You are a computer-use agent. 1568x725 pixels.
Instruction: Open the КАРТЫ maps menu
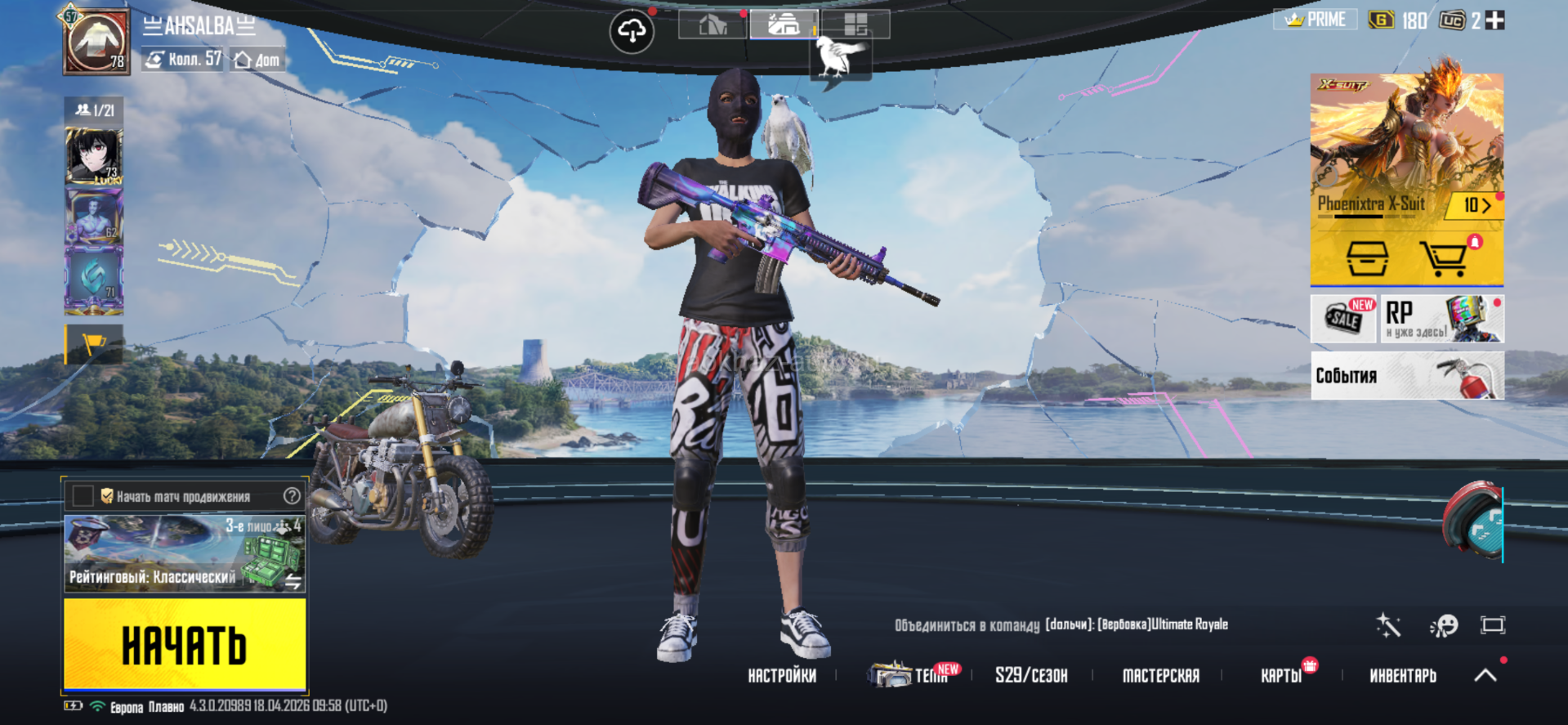pyautogui.click(x=1281, y=676)
